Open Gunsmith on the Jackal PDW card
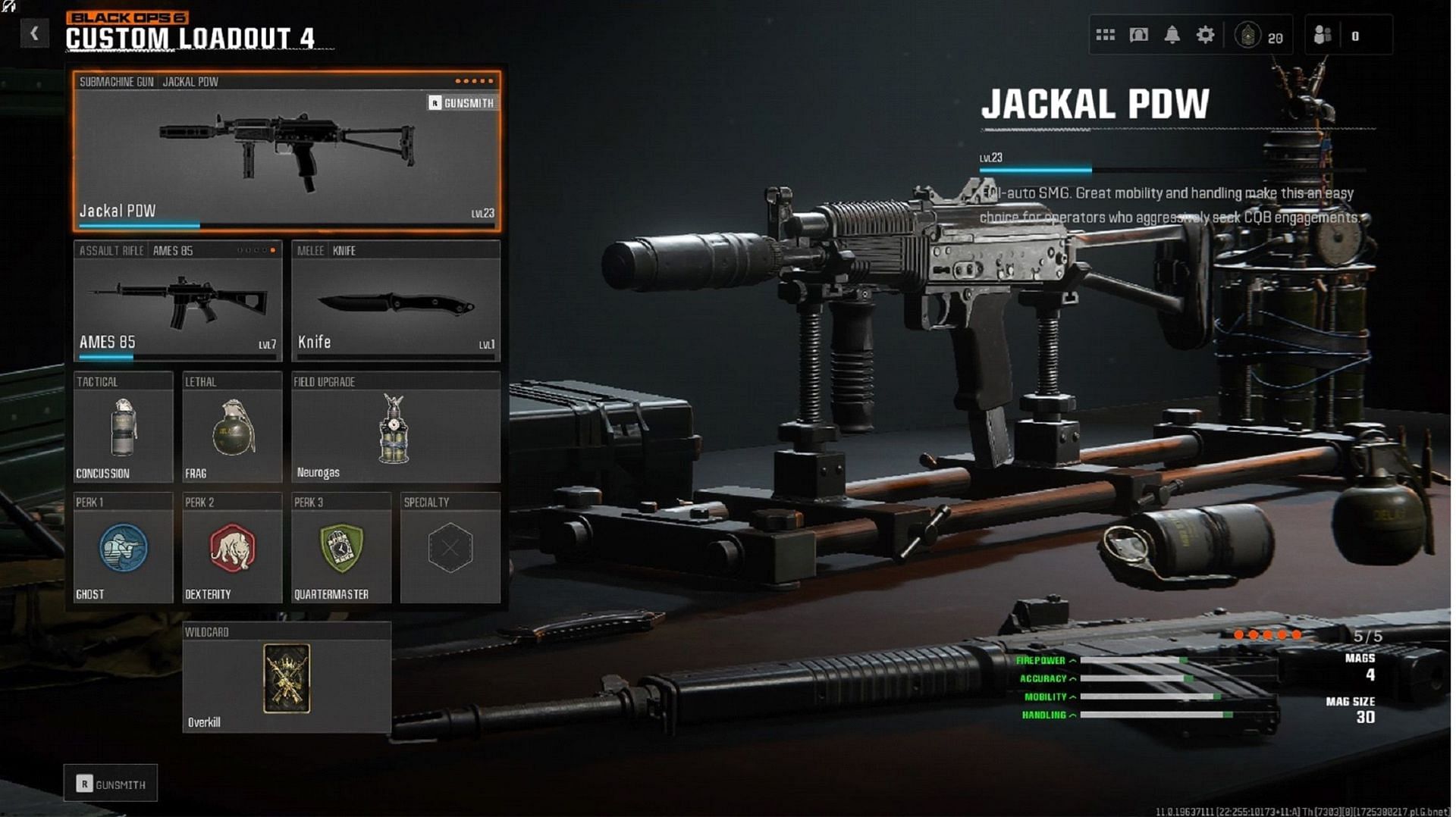Viewport: 1456px width, 817px height. pyautogui.click(x=462, y=103)
